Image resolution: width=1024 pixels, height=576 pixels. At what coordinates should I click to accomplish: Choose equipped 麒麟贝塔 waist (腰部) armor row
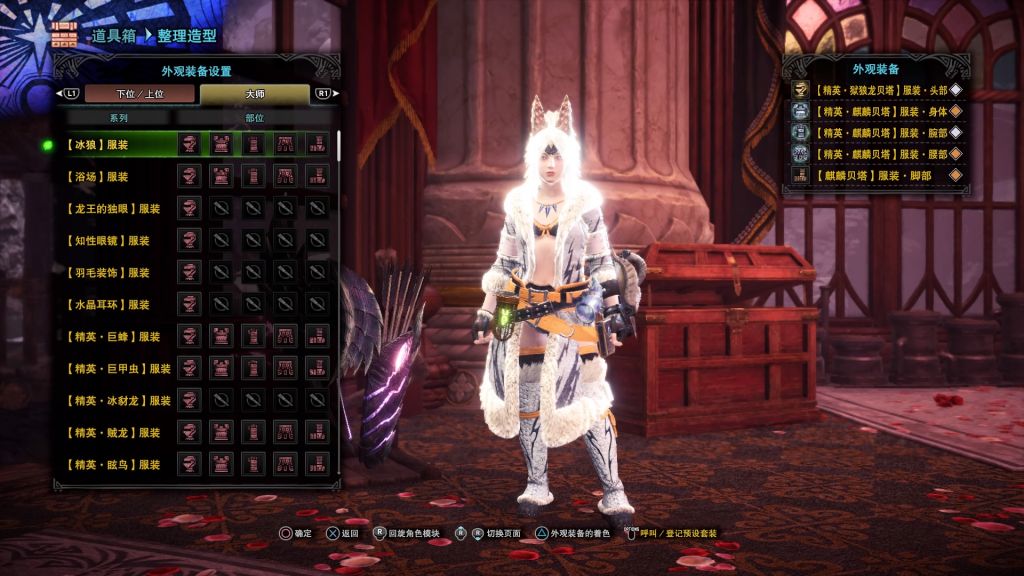coord(878,153)
